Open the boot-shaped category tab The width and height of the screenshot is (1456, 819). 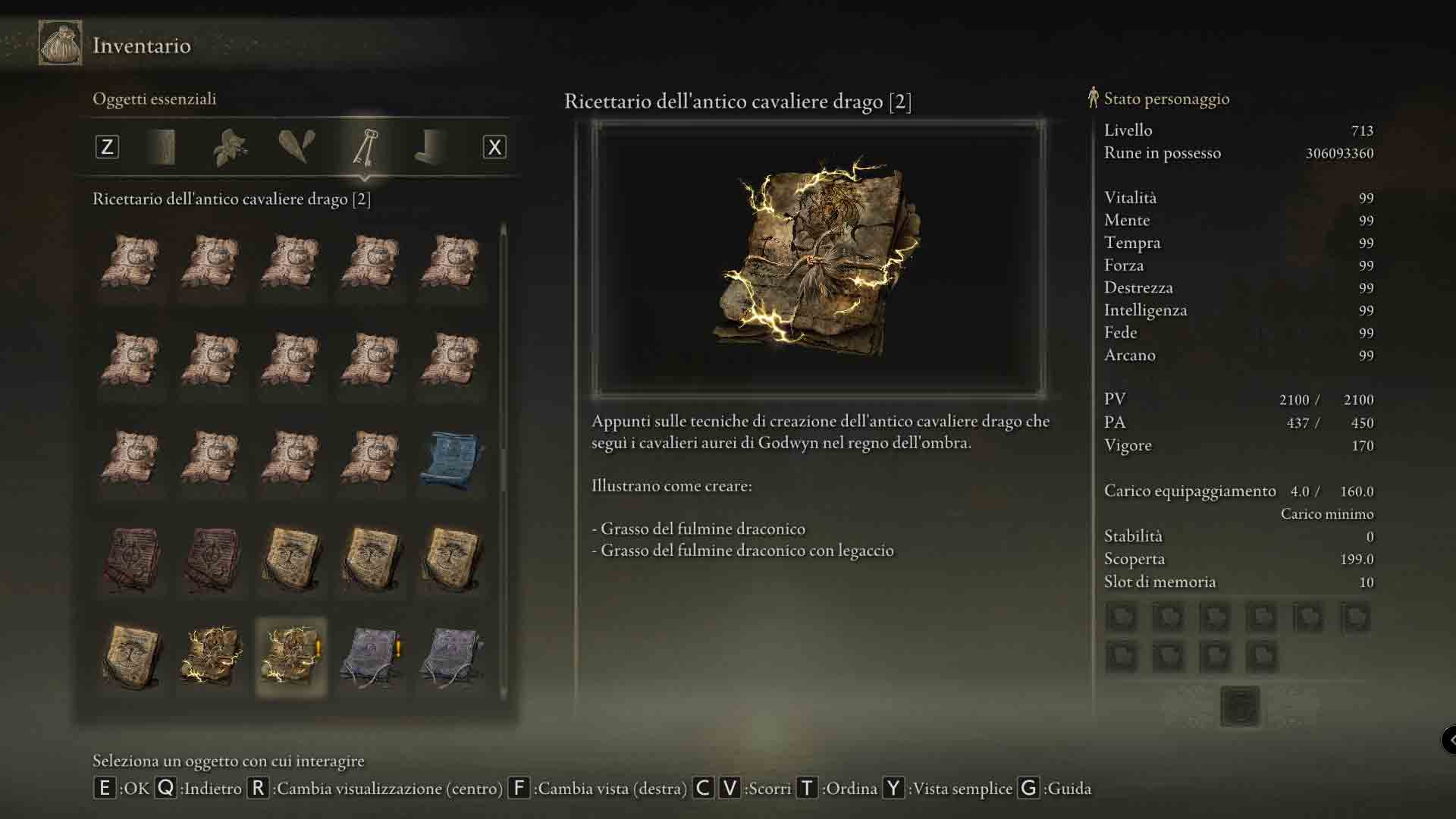[x=431, y=147]
